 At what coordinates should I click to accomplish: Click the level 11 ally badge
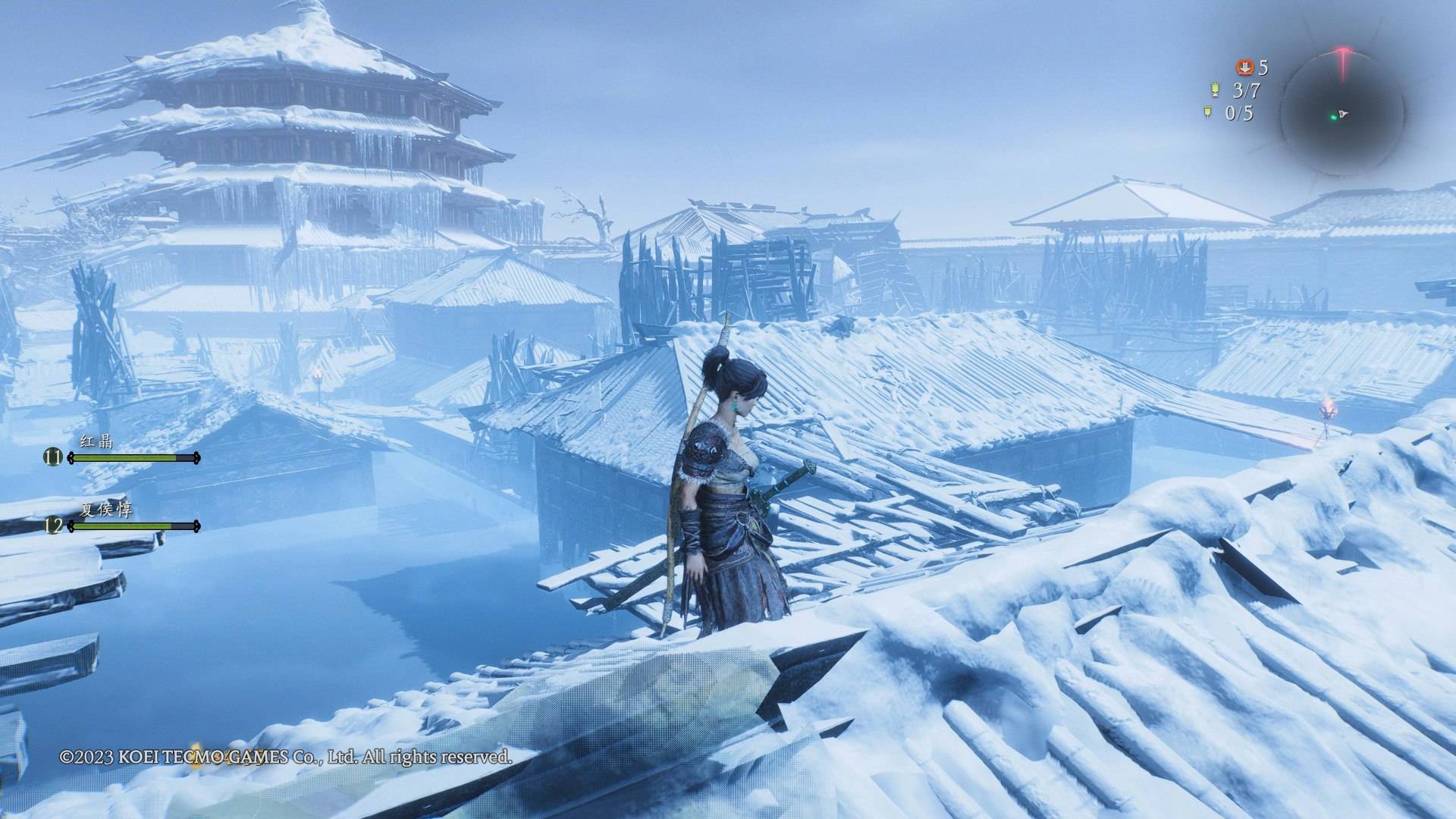(x=53, y=457)
